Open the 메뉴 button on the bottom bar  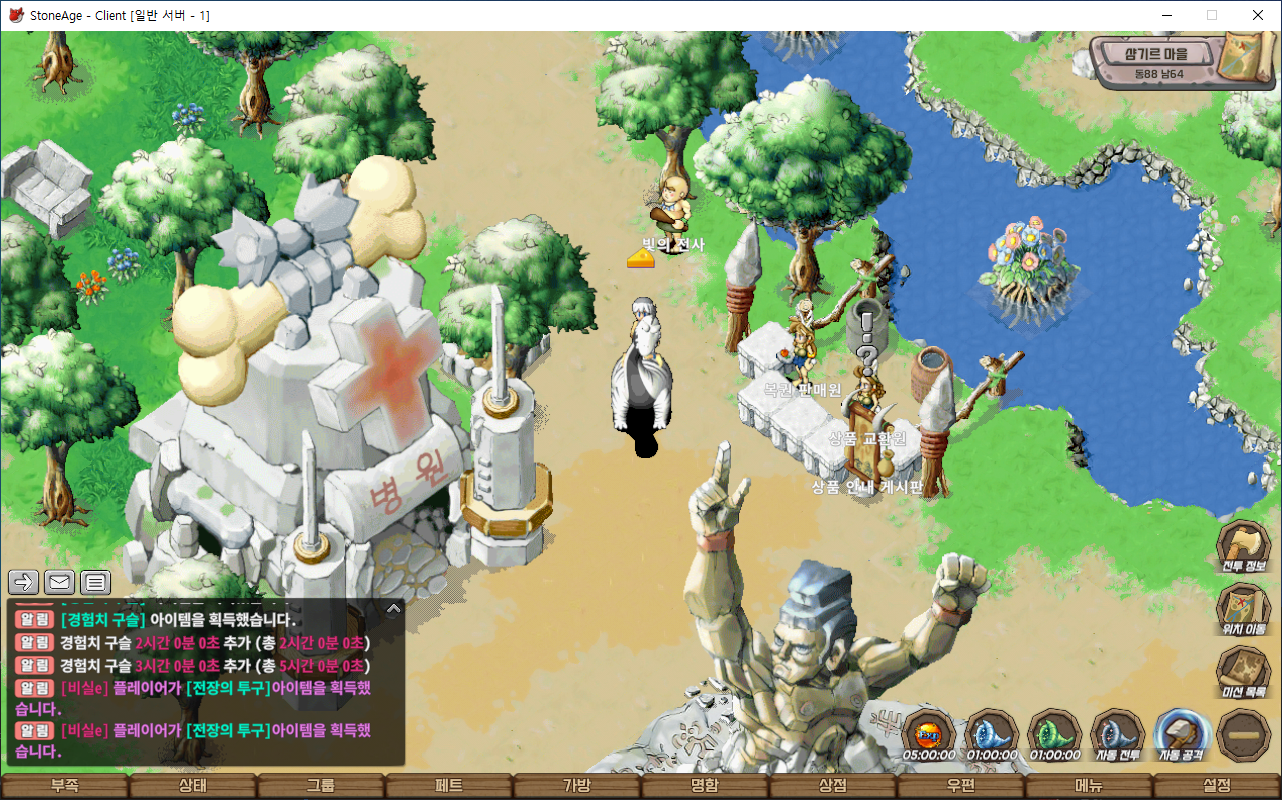[x=1088, y=786]
